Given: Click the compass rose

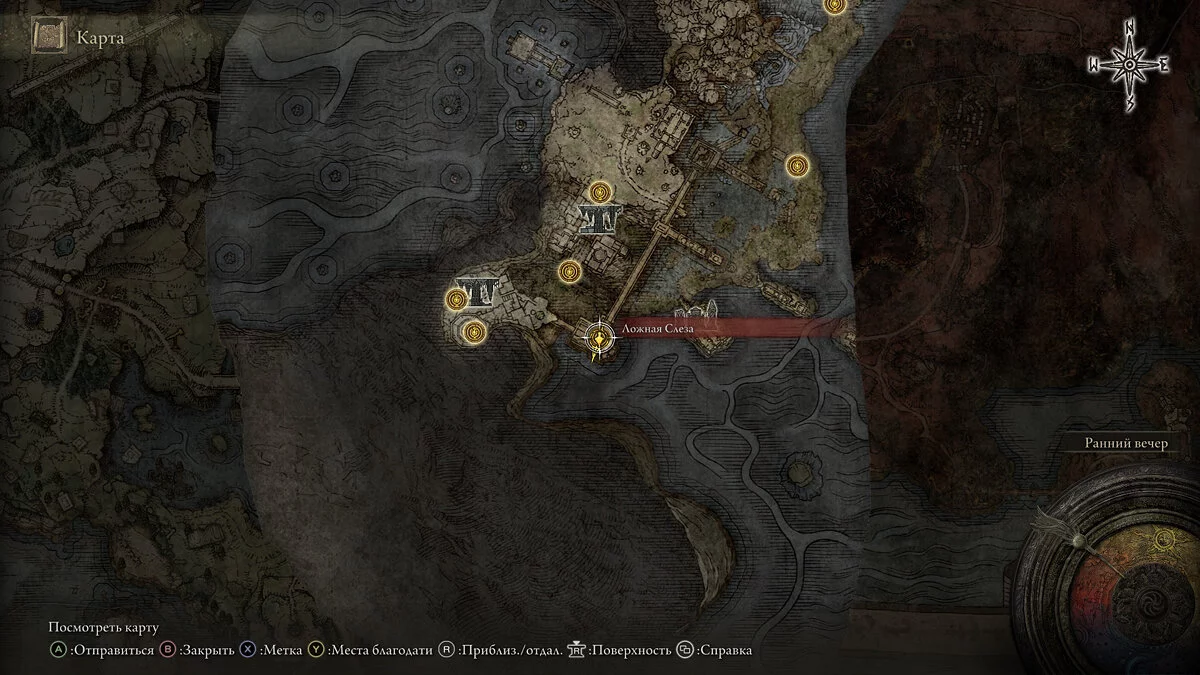Looking at the screenshot, I should [x=1129, y=65].
